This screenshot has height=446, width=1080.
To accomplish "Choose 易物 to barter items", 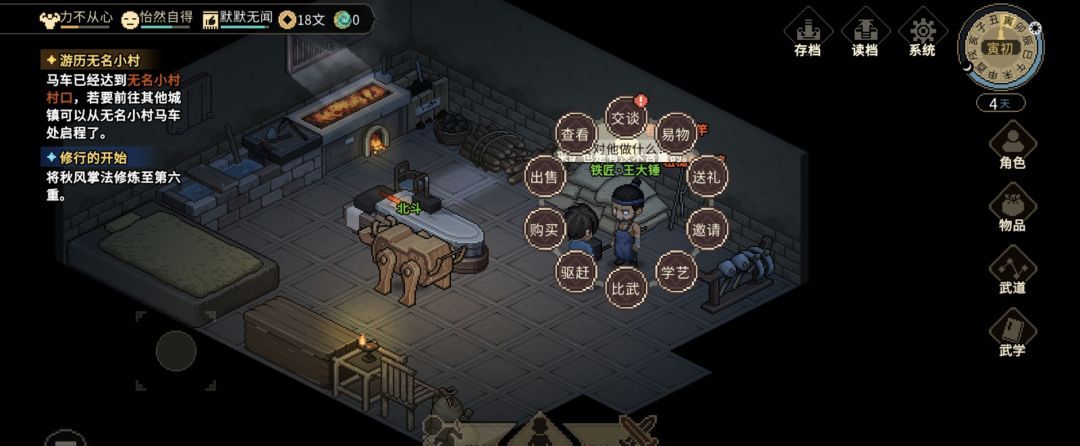I will [676, 134].
